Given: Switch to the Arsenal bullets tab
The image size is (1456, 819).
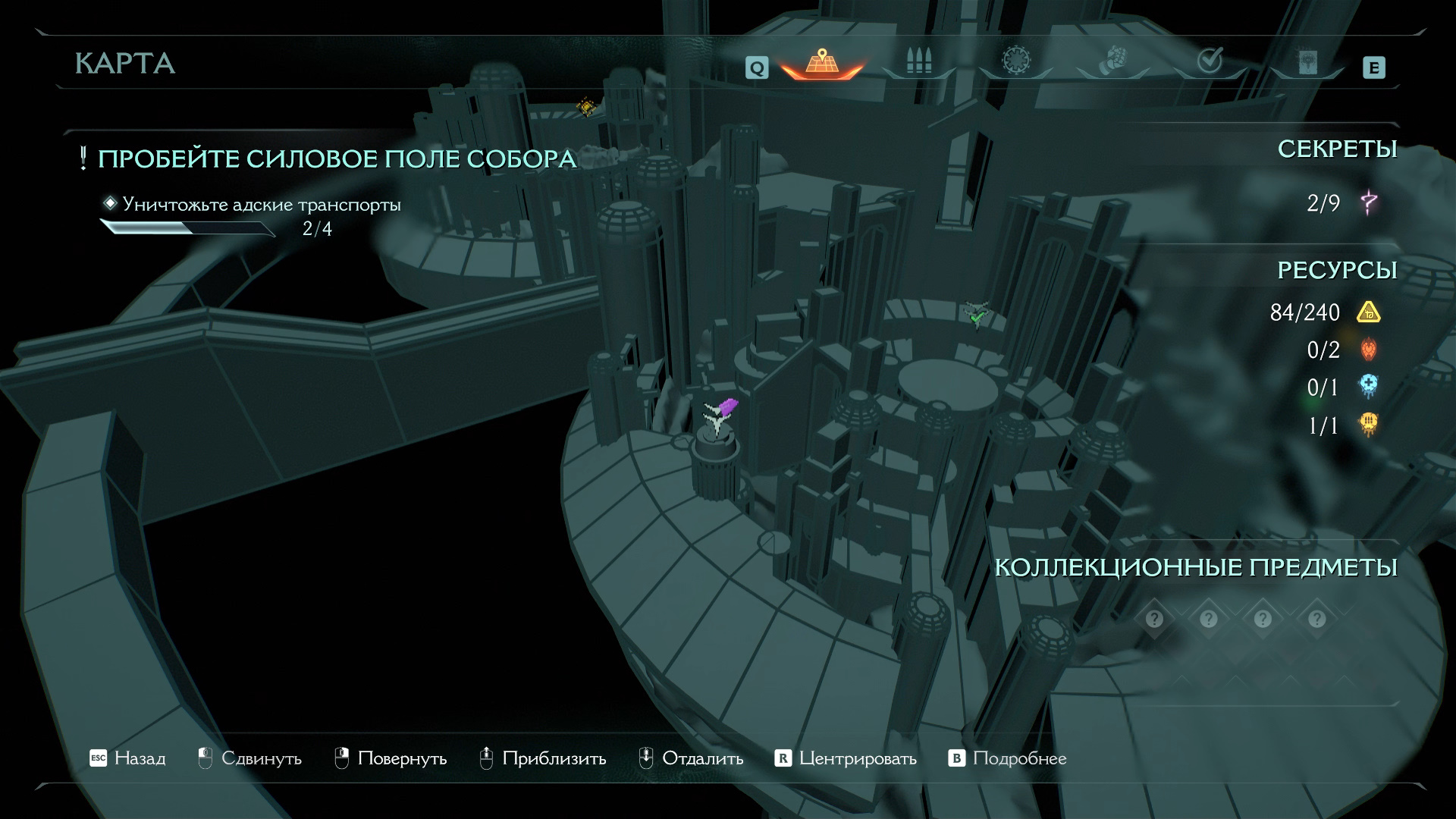Looking at the screenshot, I should 918,62.
